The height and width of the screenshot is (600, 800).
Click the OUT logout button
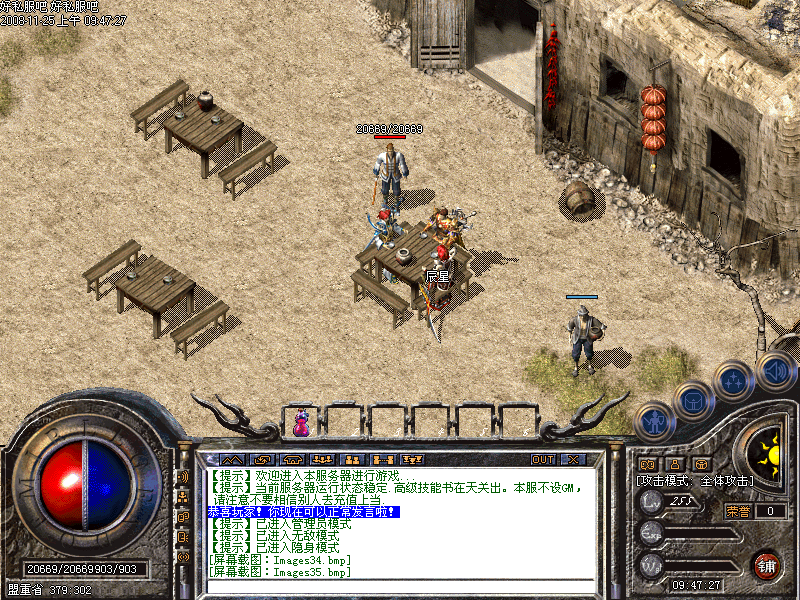(x=542, y=460)
